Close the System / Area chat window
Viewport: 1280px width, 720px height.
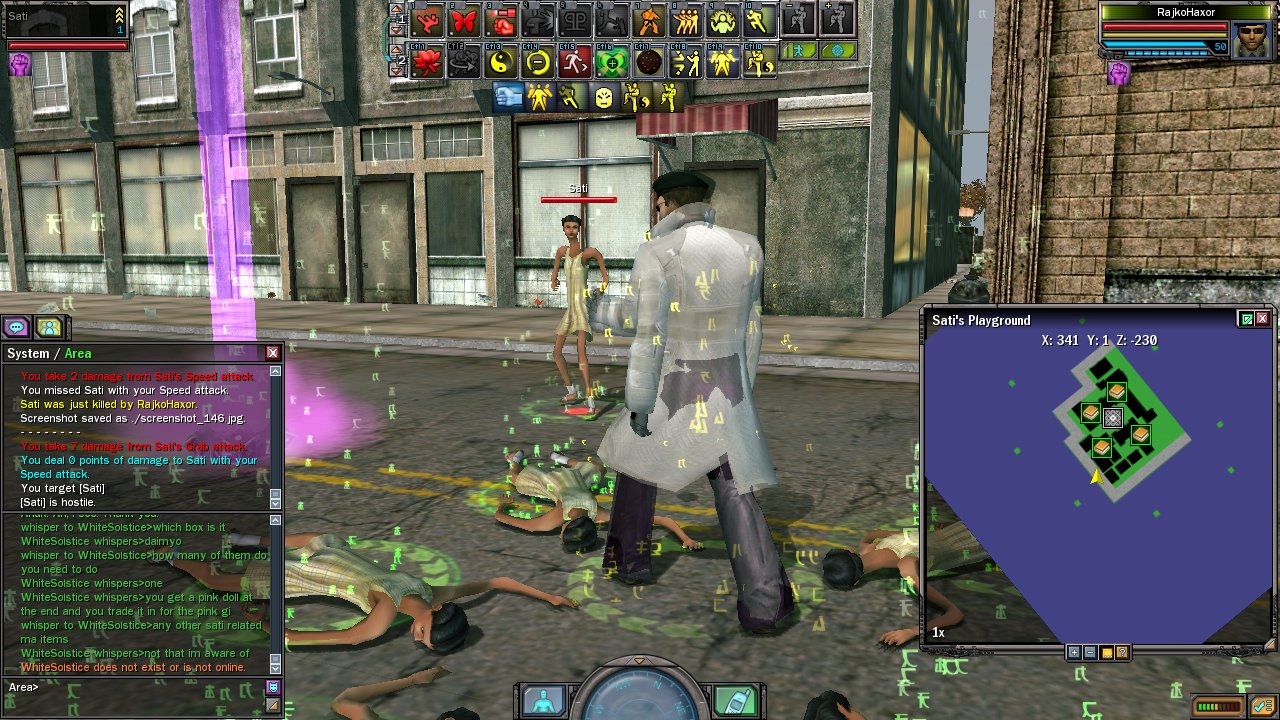click(272, 353)
